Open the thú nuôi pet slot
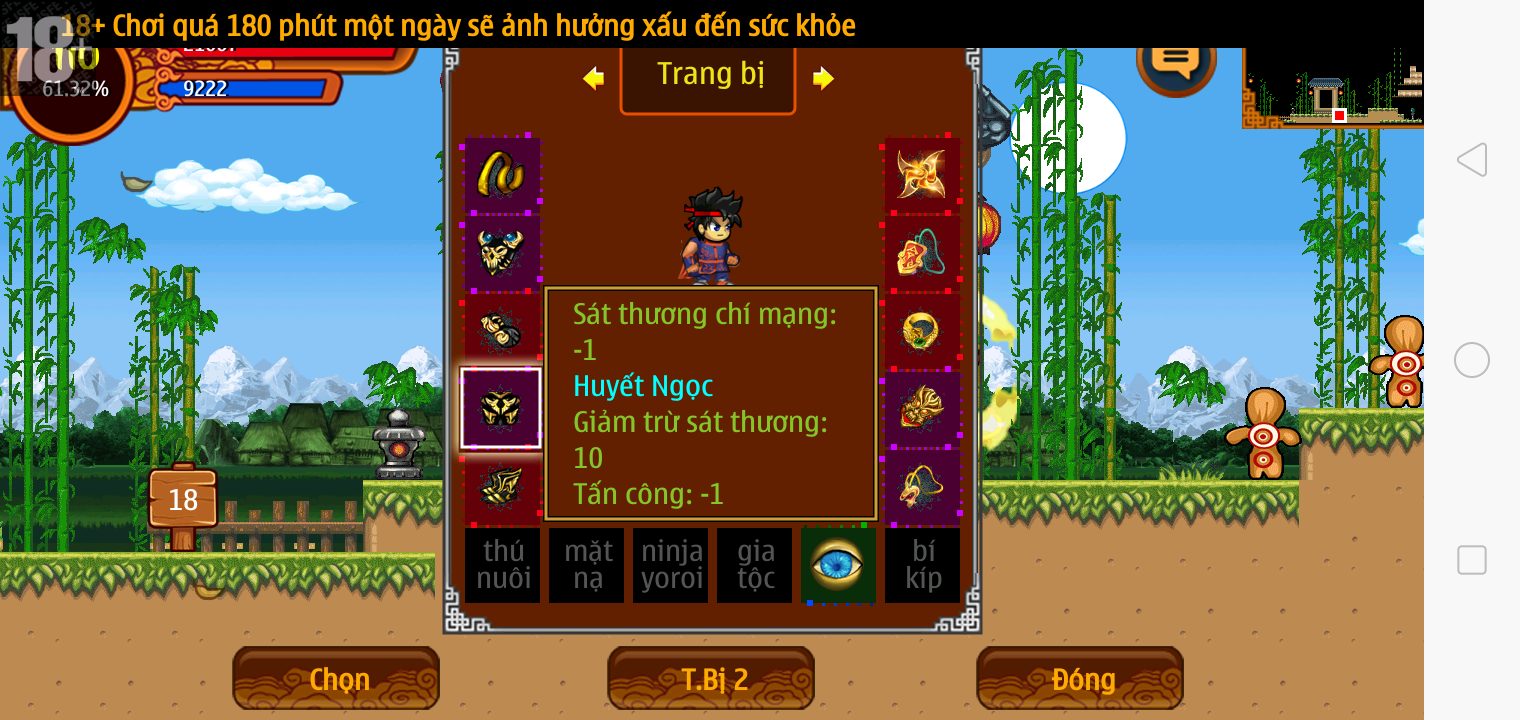The height and width of the screenshot is (720, 1520). 502,565
